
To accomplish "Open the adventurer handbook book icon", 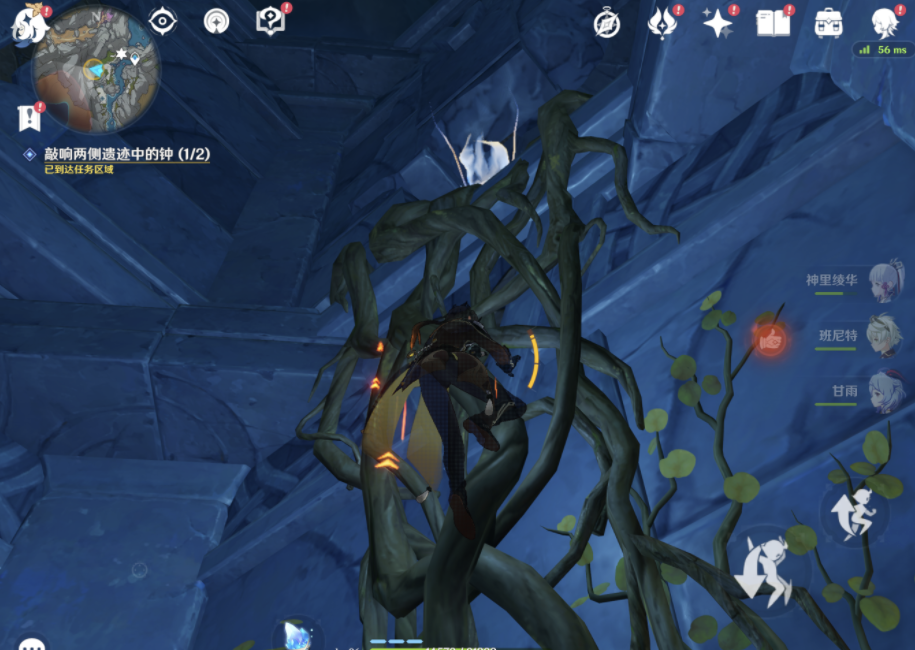I will (773, 23).
